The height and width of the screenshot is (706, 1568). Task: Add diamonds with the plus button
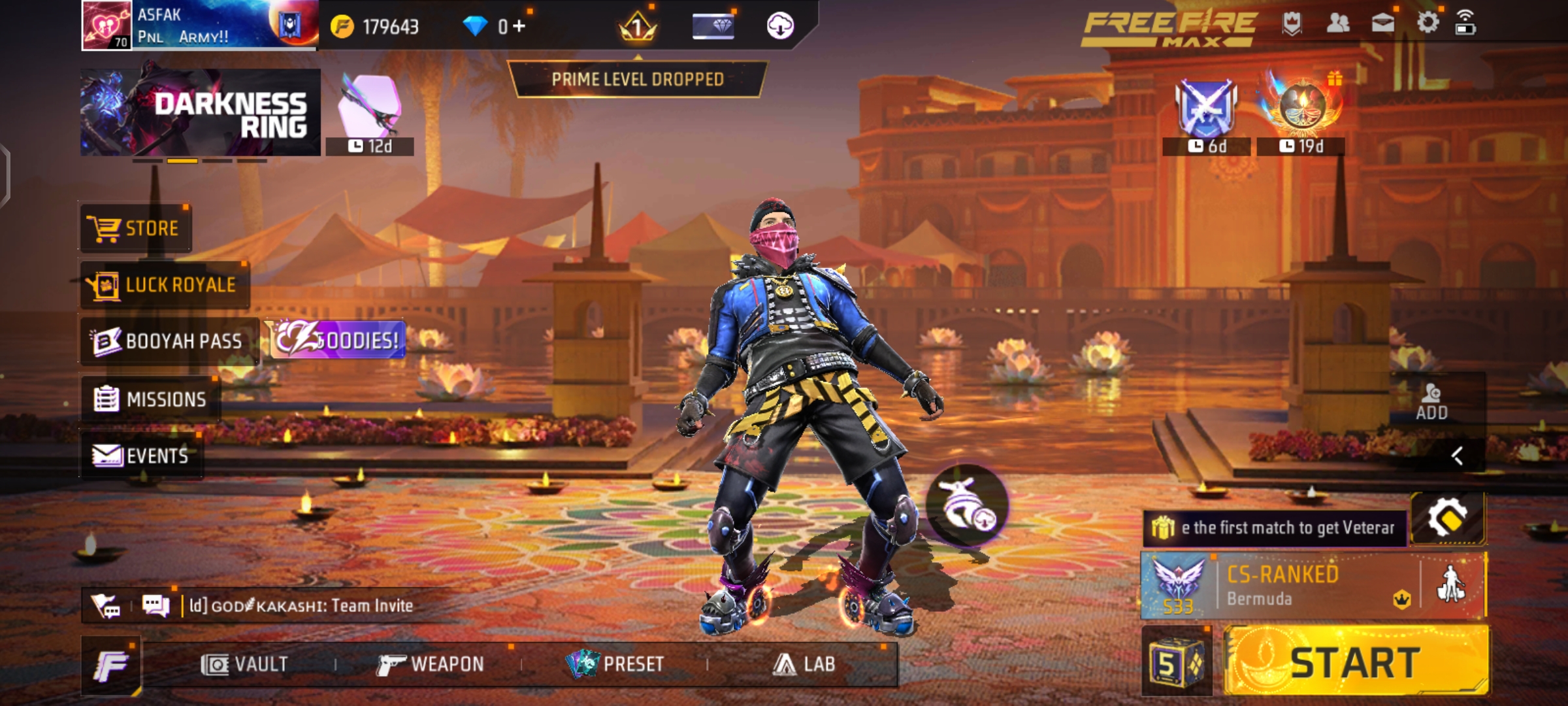click(x=519, y=26)
